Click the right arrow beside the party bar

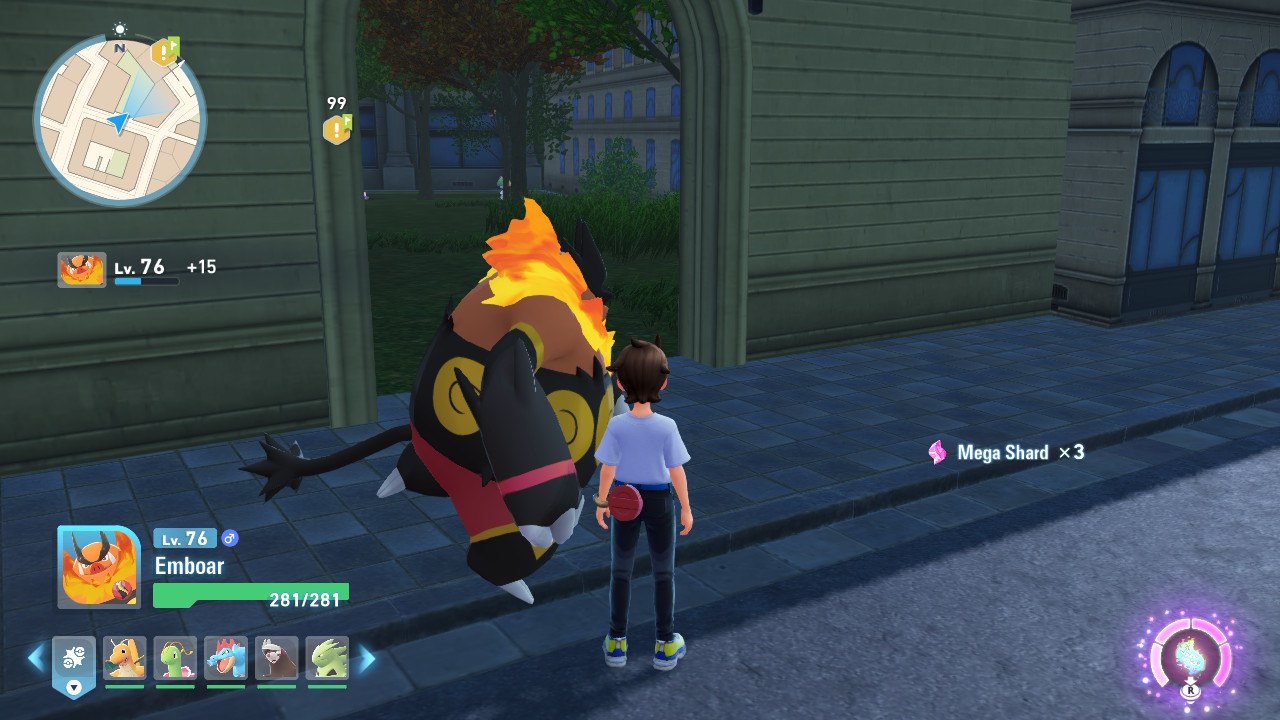point(367,658)
